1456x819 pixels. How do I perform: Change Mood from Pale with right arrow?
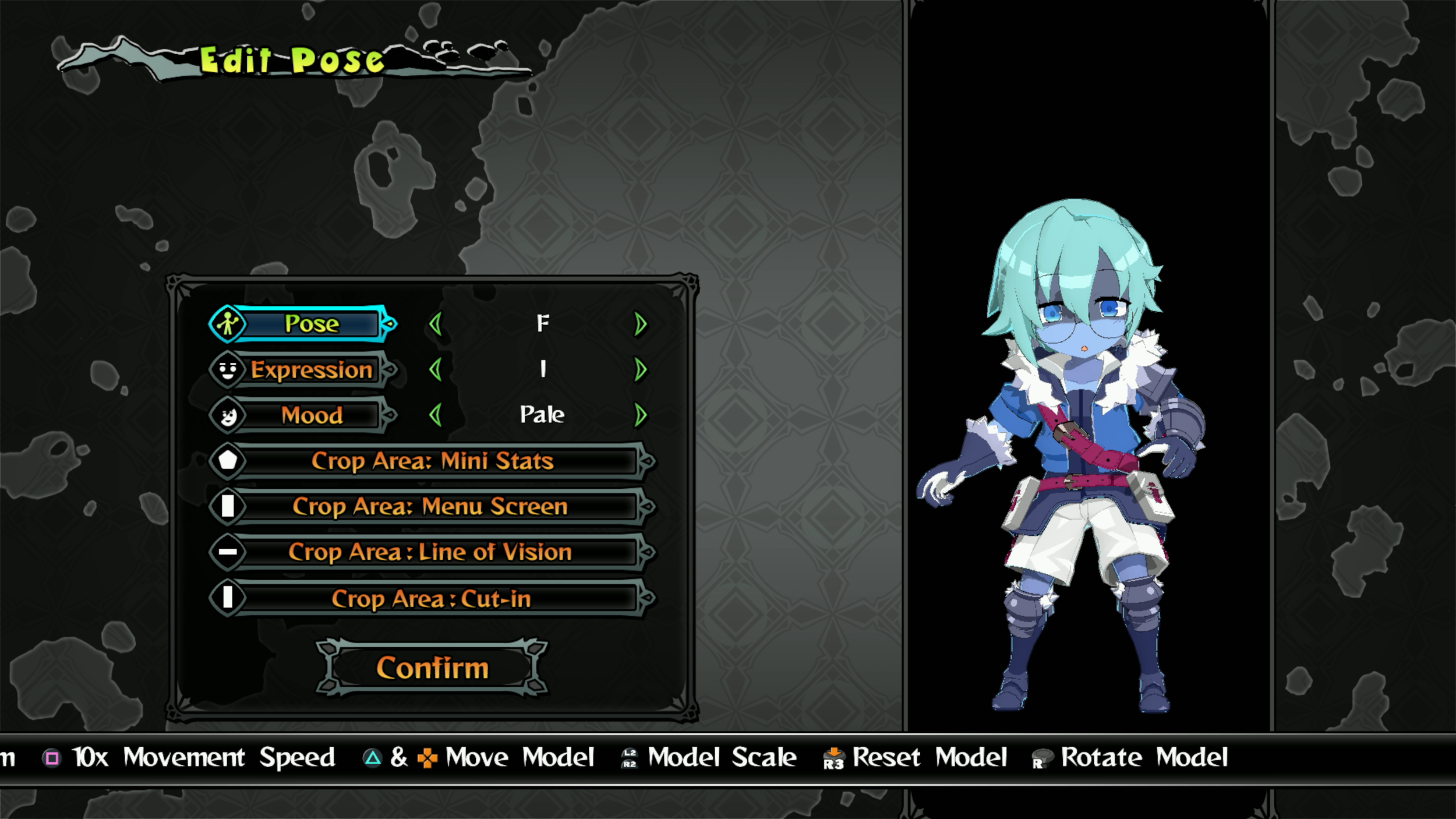click(x=640, y=415)
